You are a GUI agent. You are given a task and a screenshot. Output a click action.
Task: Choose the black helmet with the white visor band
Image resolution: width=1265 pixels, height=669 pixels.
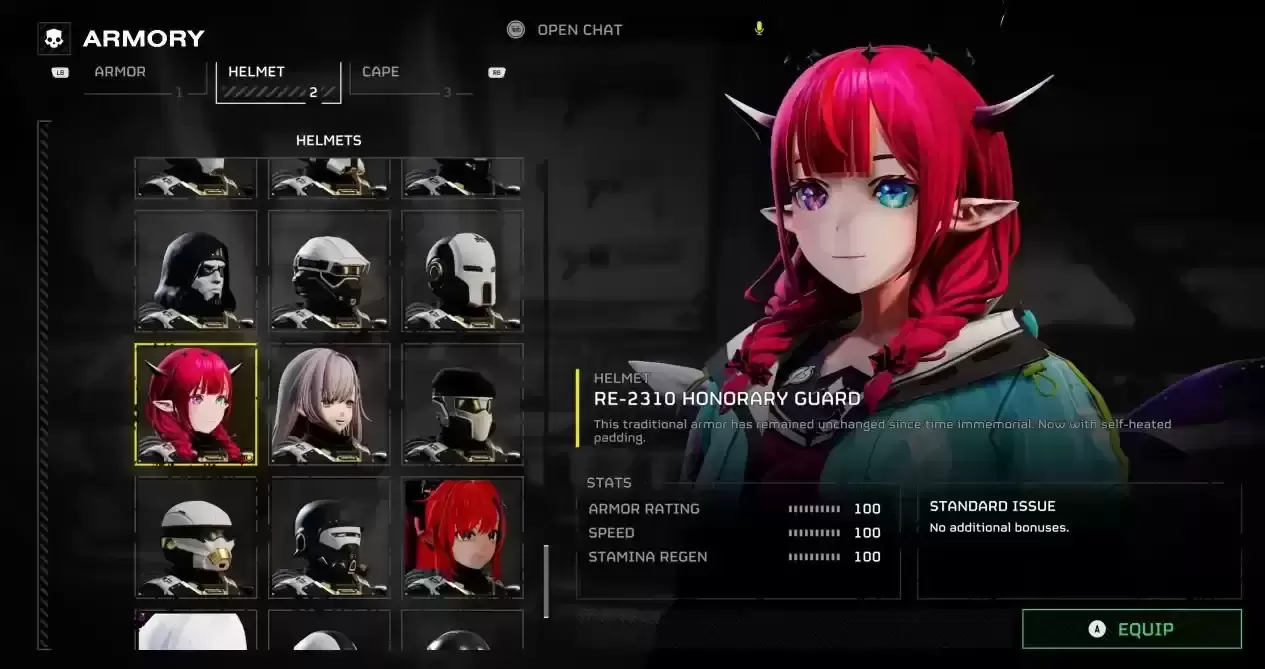(329, 537)
